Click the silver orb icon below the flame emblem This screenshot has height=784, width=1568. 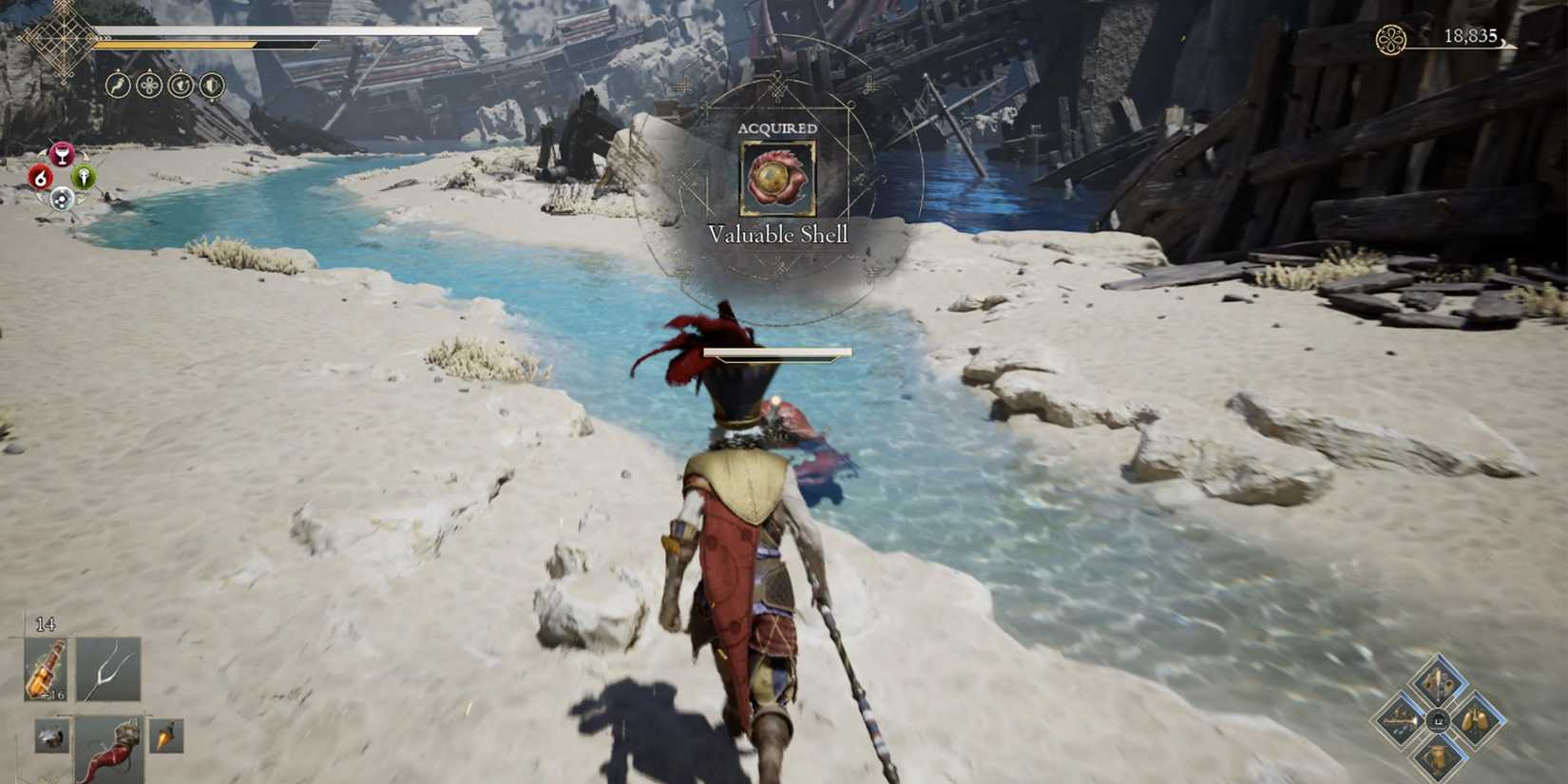pyautogui.click(x=62, y=200)
